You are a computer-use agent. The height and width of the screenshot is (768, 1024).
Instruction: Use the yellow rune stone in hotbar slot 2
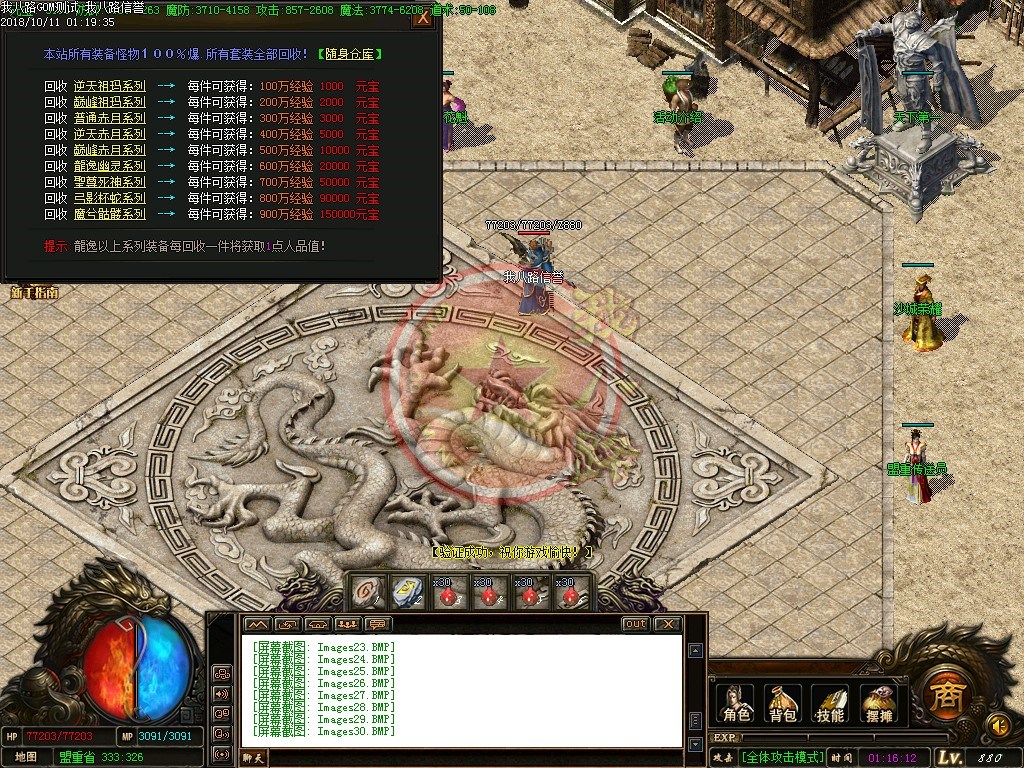407,590
